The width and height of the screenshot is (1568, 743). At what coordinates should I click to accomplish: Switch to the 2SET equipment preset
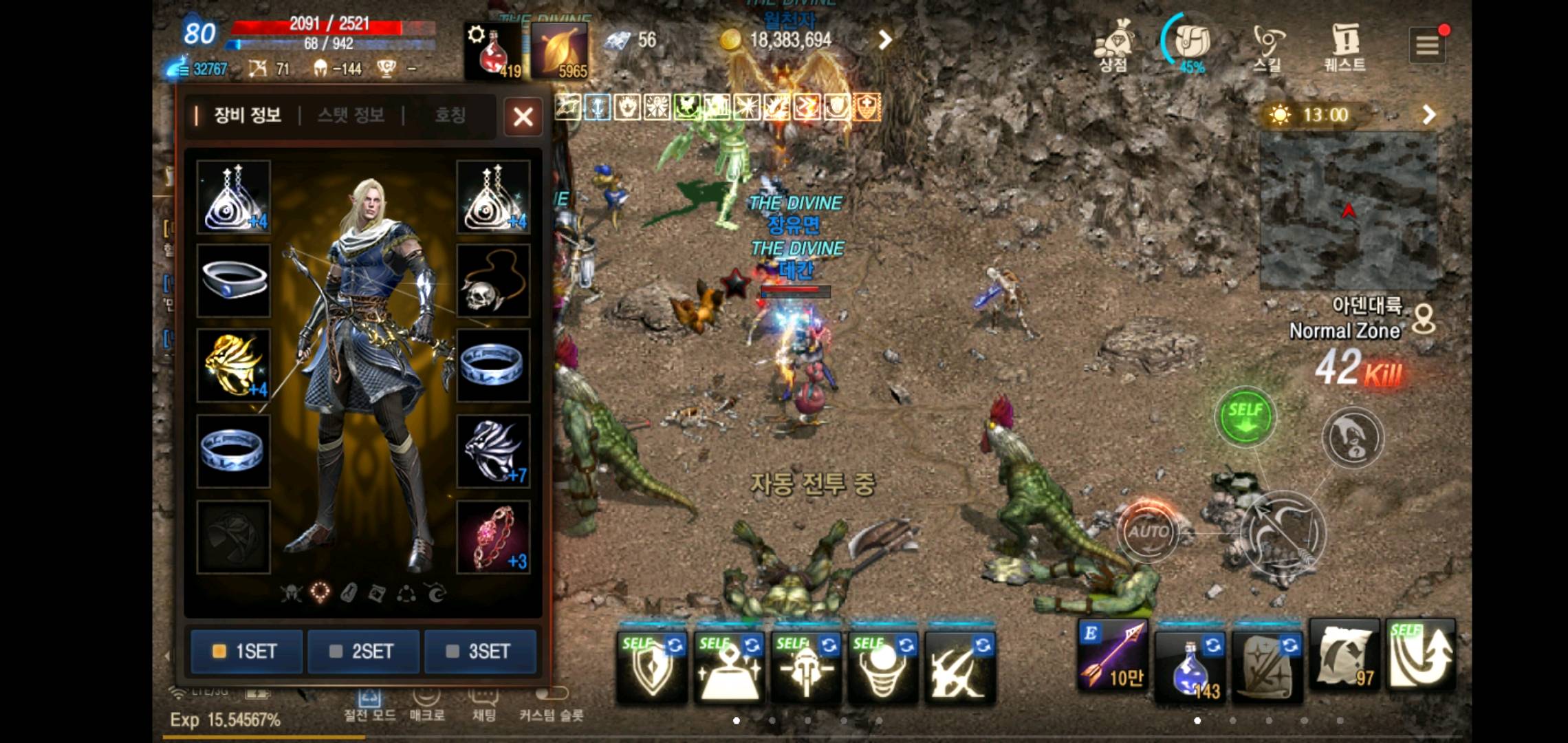pyautogui.click(x=363, y=651)
